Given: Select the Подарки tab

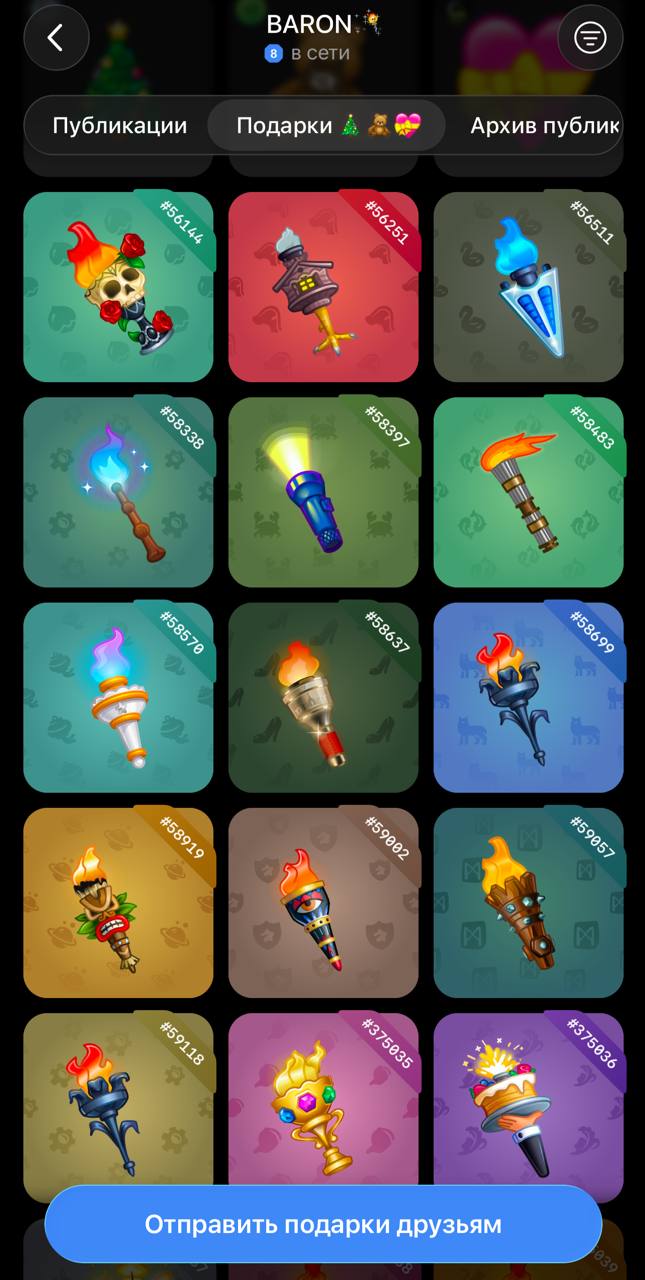Looking at the screenshot, I should coord(327,126).
